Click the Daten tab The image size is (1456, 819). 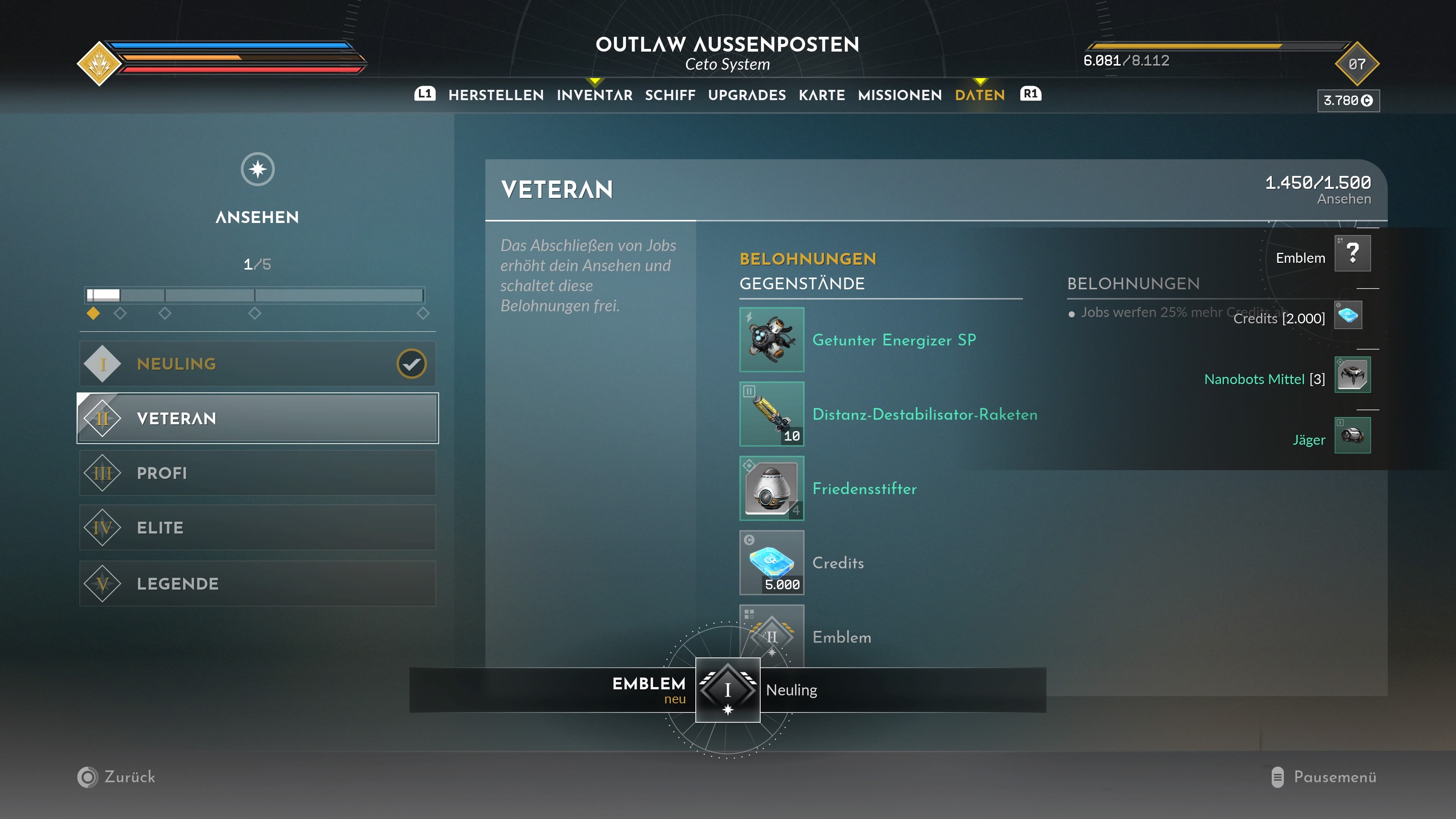[979, 95]
